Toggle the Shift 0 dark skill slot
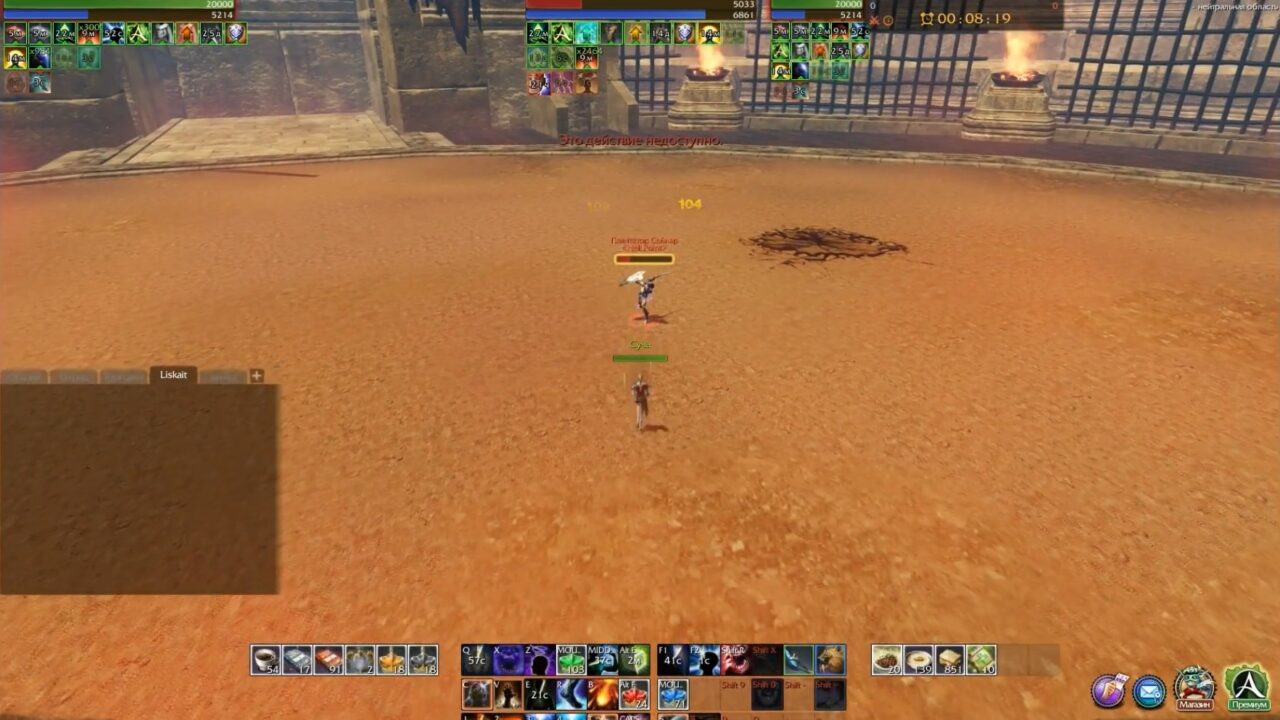Image resolution: width=1280 pixels, height=720 pixels. tap(767, 694)
